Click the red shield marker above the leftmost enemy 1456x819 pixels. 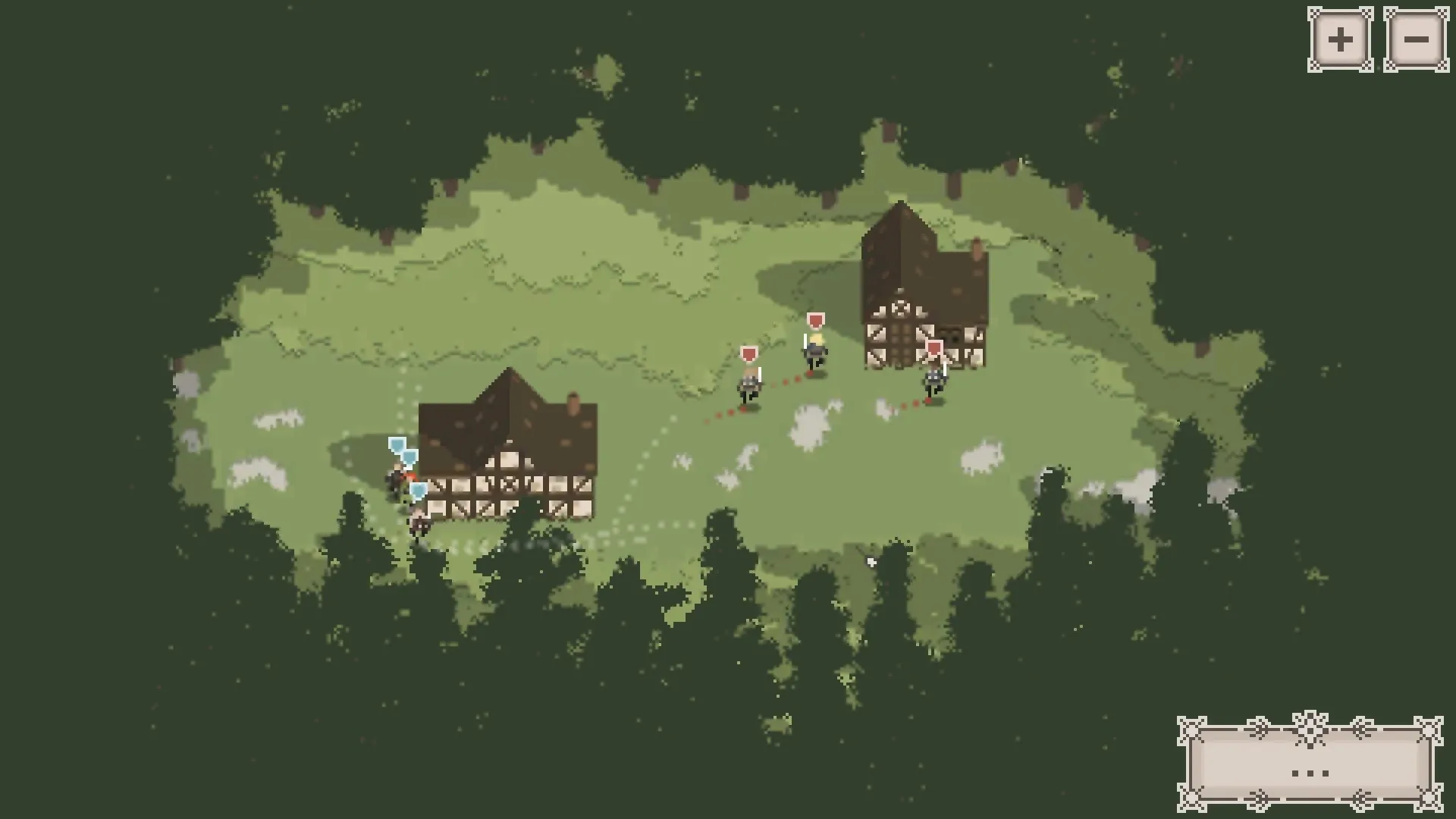click(749, 353)
